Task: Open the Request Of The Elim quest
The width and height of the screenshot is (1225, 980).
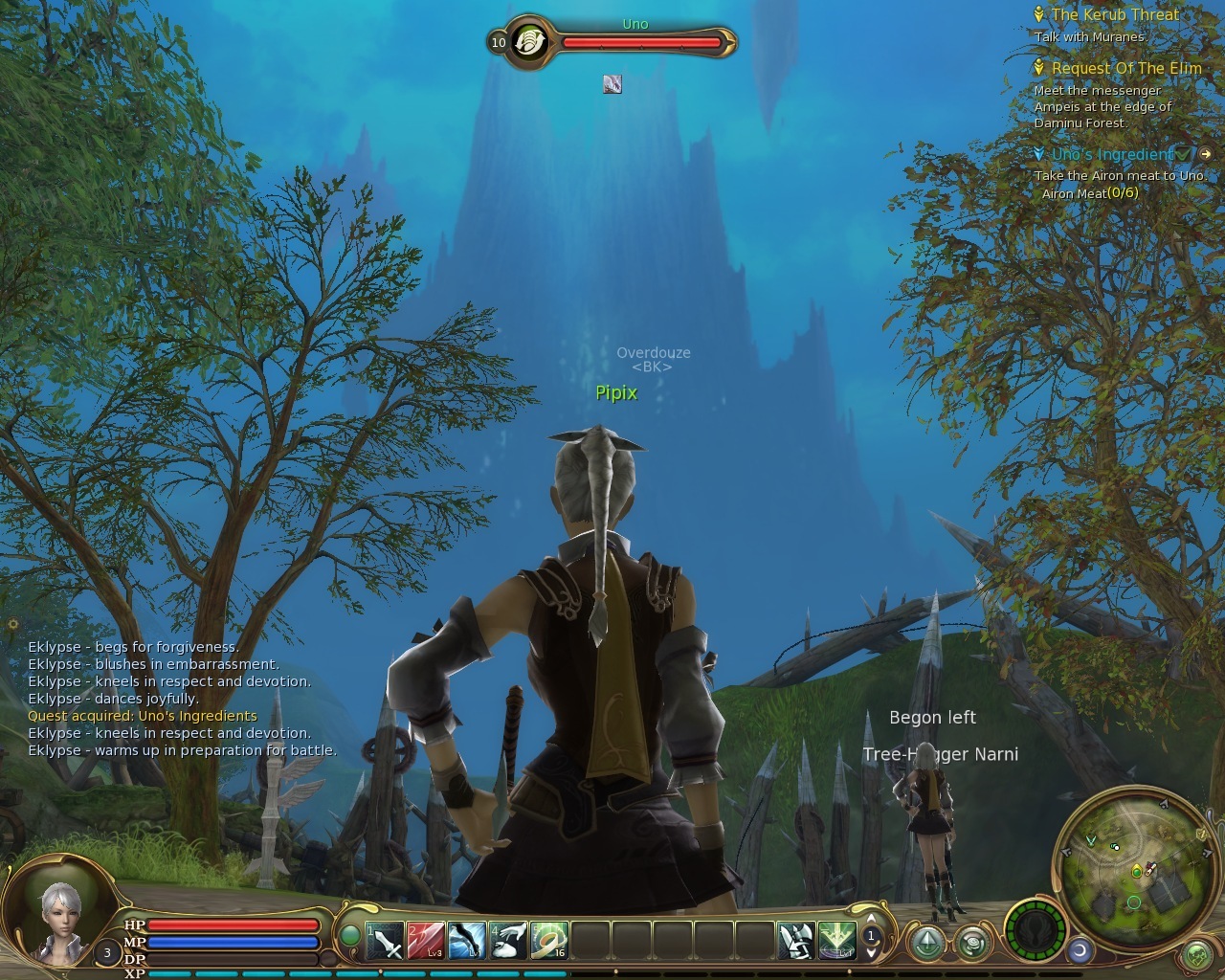Action: coord(1125,68)
